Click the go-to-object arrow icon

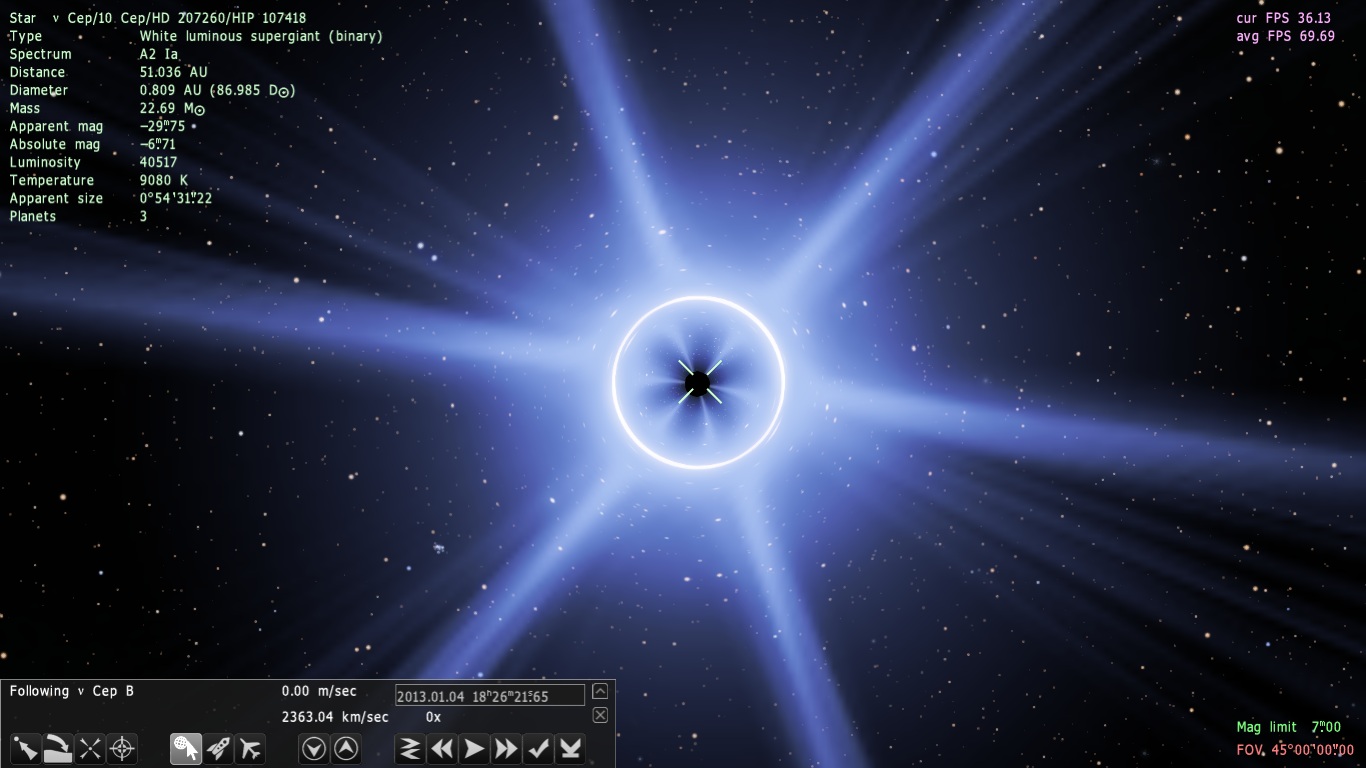25,748
